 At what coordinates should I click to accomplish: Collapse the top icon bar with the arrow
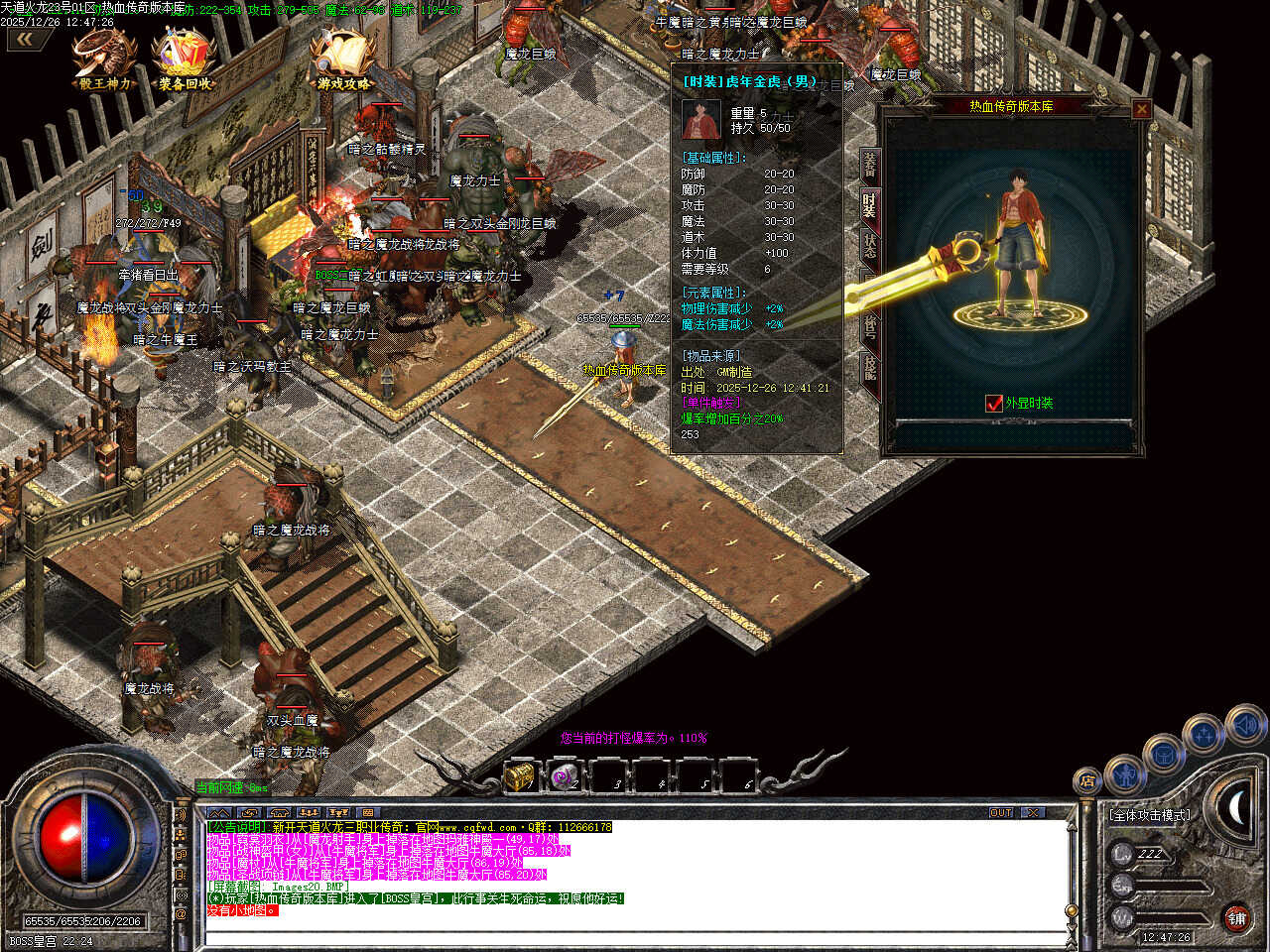(x=27, y=40)
